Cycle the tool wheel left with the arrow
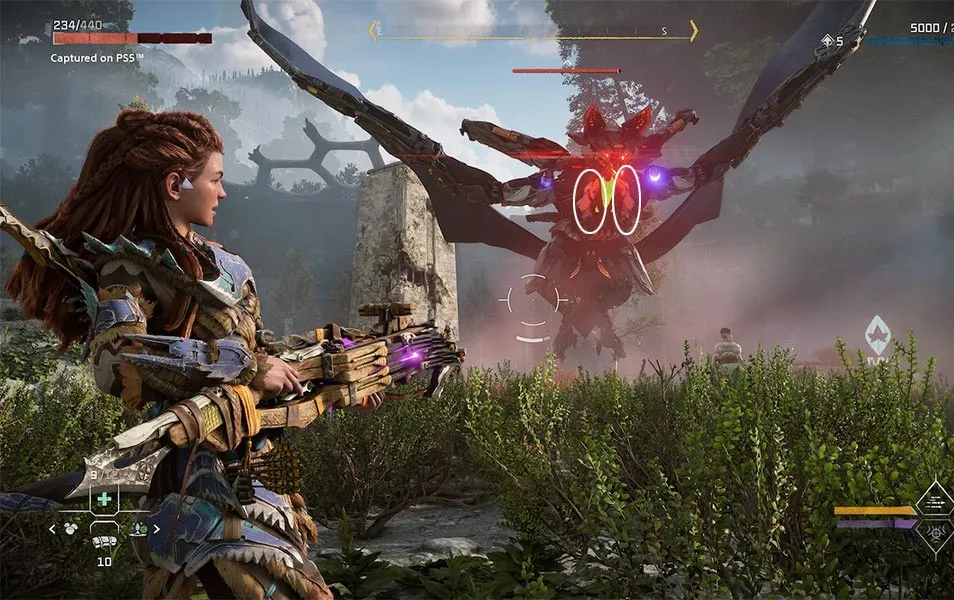This screenshot has height=600, width=954. (x=52, y=529)
